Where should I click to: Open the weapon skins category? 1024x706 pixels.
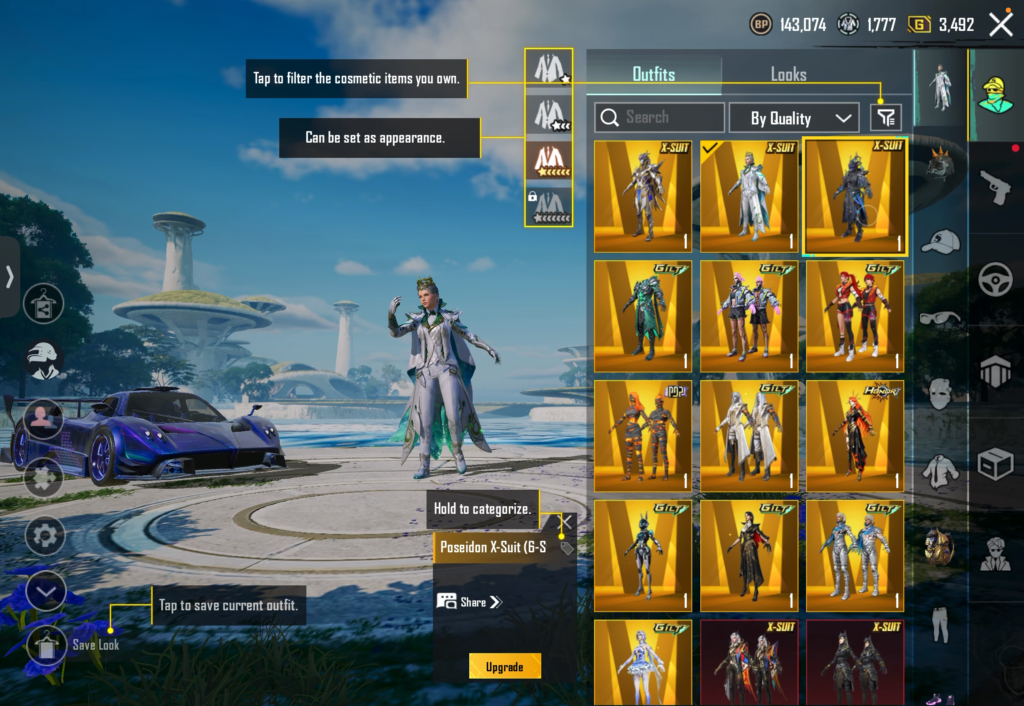pos(994,187)
